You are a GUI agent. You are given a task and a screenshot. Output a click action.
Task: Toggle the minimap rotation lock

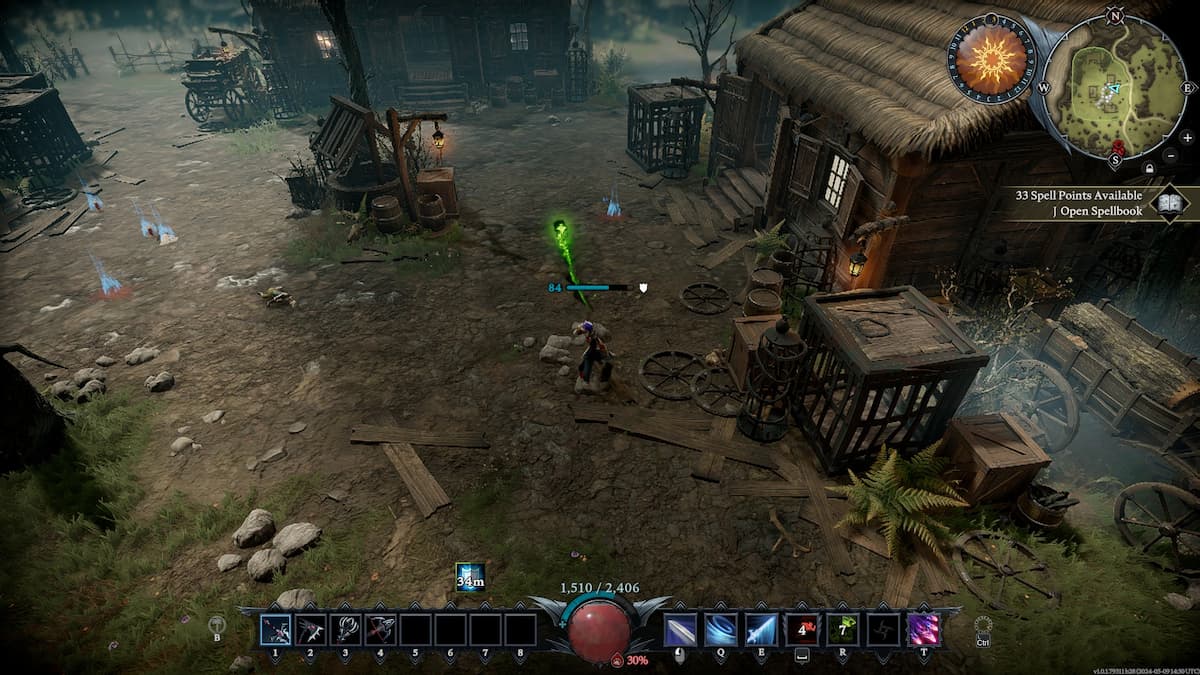tap(1149, 168)
